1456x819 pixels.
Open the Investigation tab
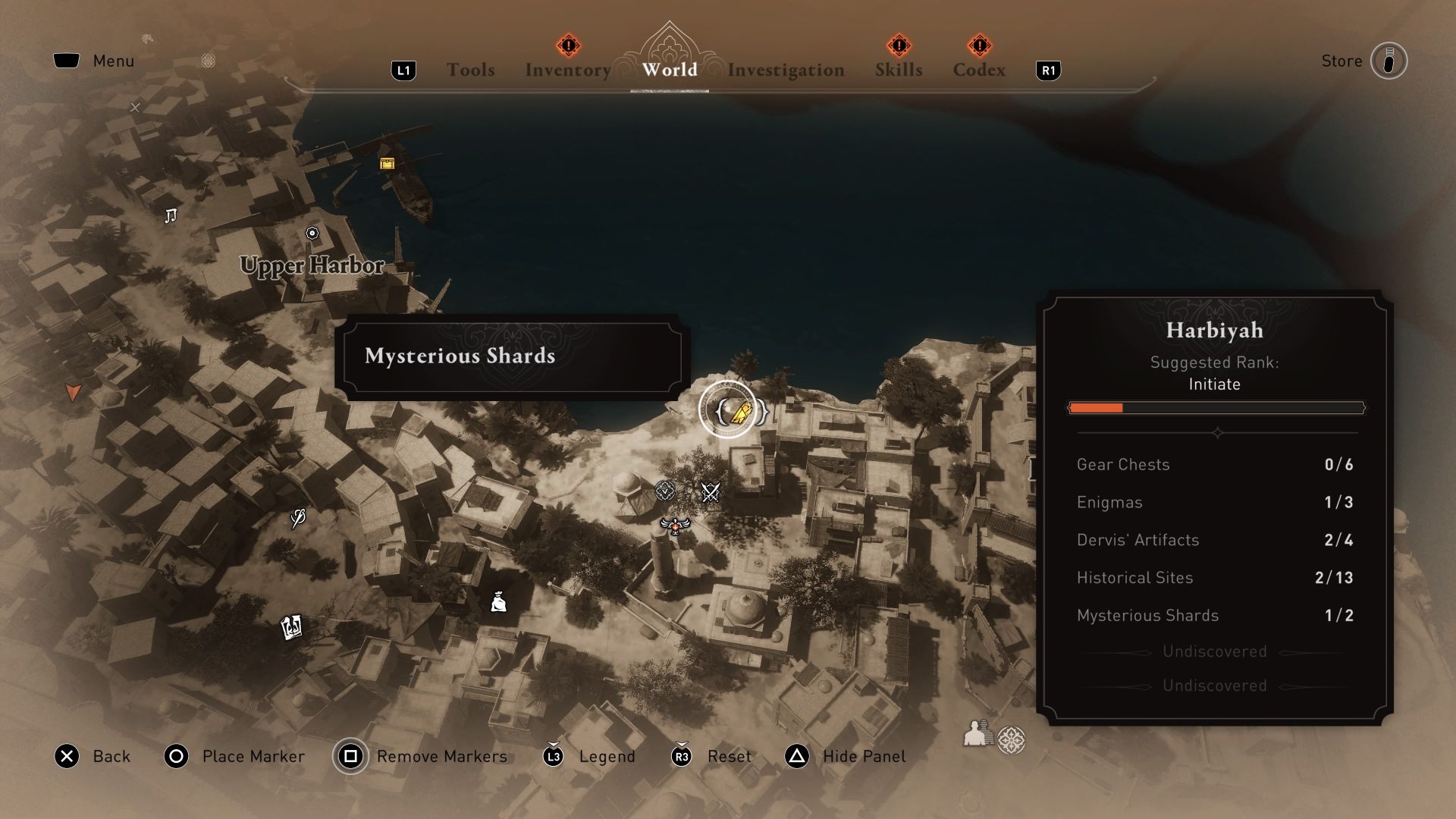tap(785, 70)
